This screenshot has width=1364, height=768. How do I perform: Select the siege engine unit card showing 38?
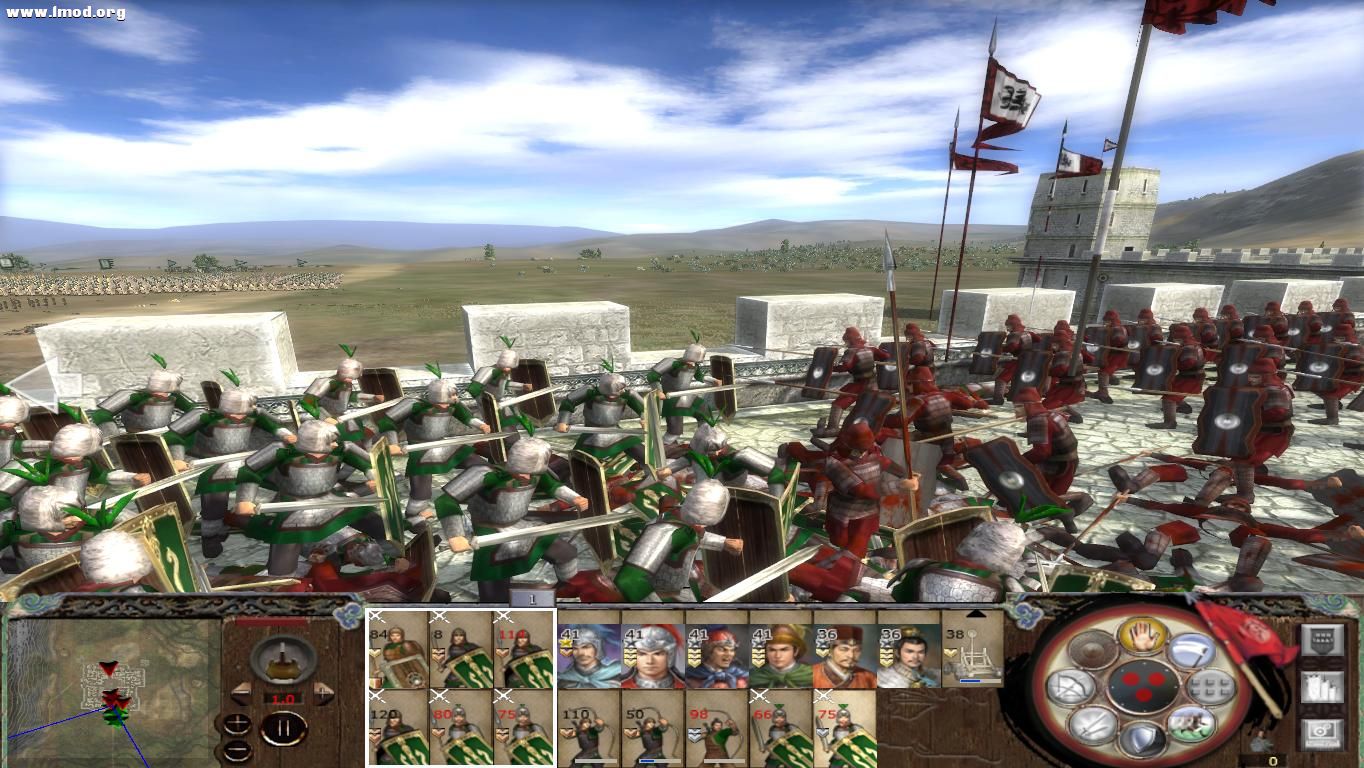(x=965, y=650)
